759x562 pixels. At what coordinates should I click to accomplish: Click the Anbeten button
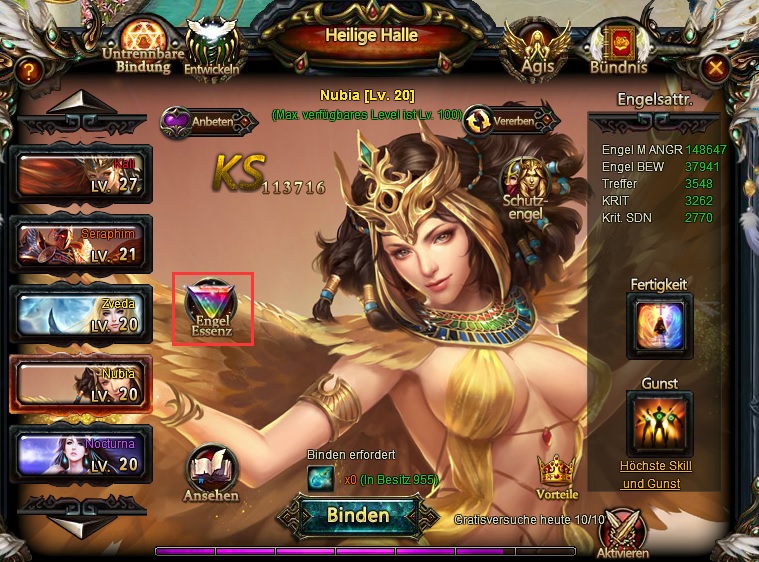point(208,121)
